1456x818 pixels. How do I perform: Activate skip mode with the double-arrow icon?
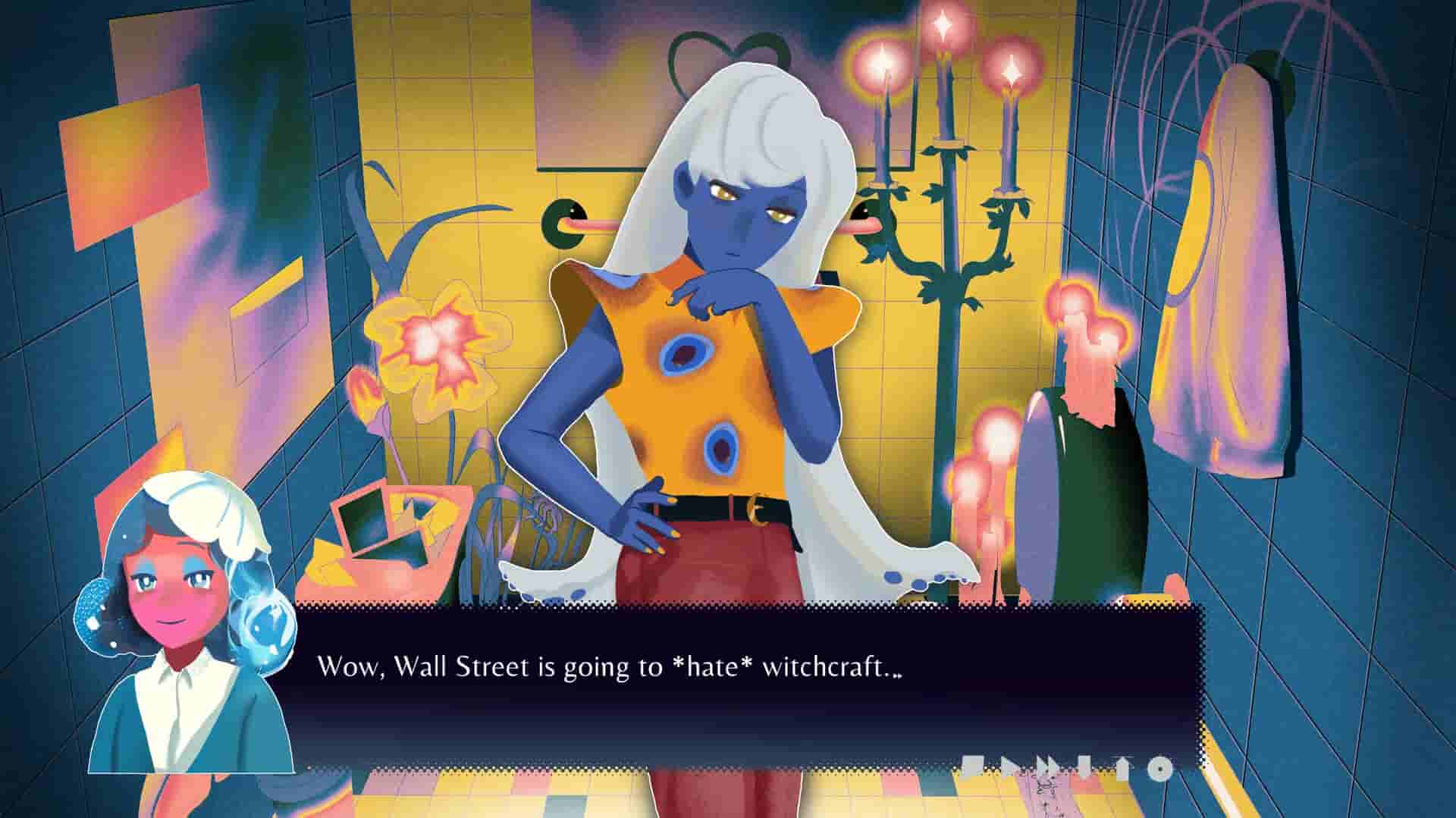pyautogui.click(x=1045, y=767)
